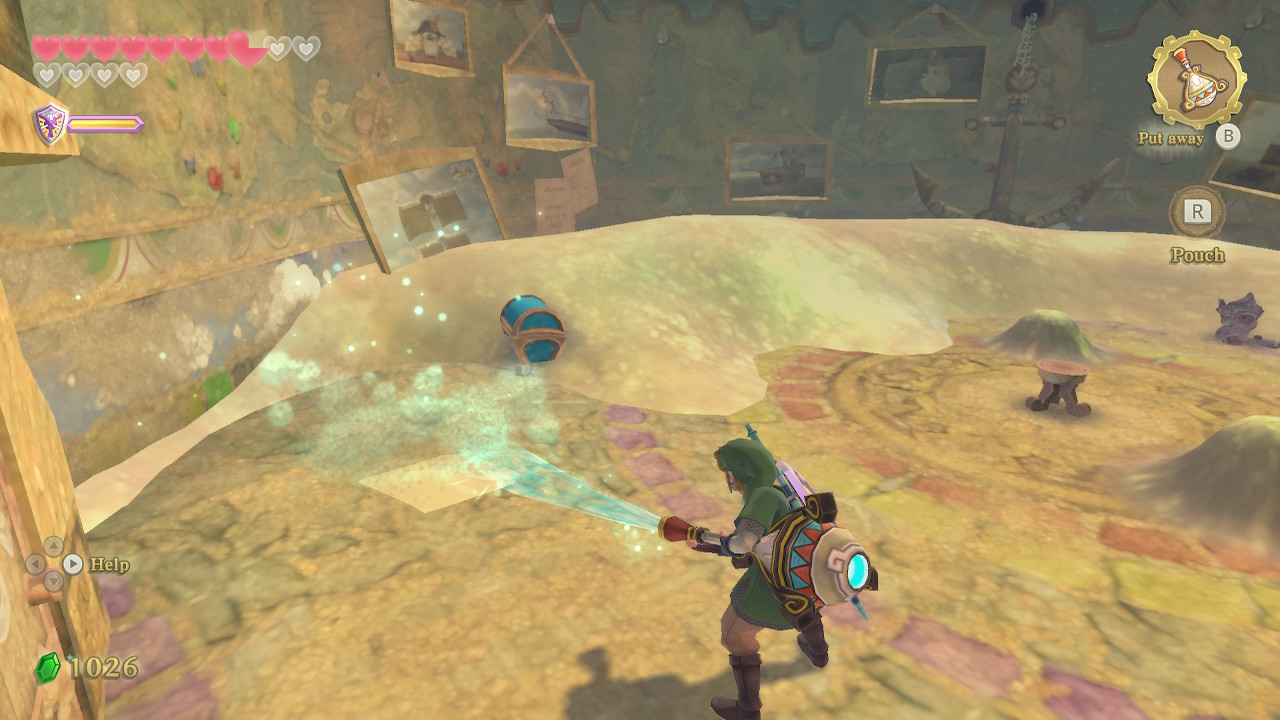Open the Pouch item slot

[x=1196, y=212]
